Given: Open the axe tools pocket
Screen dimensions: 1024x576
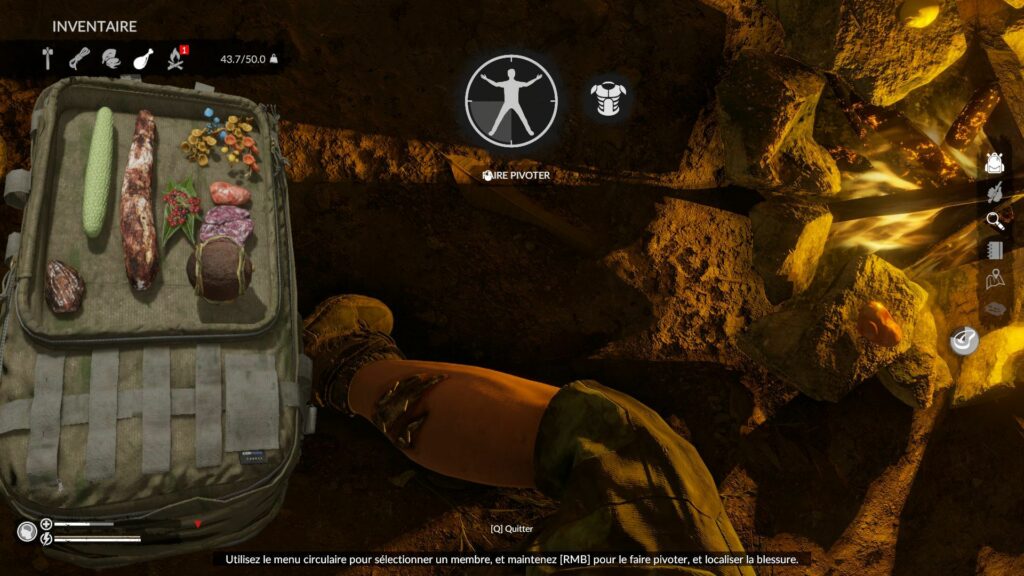Looking at the screenshot, I should (x=47, y=58).
